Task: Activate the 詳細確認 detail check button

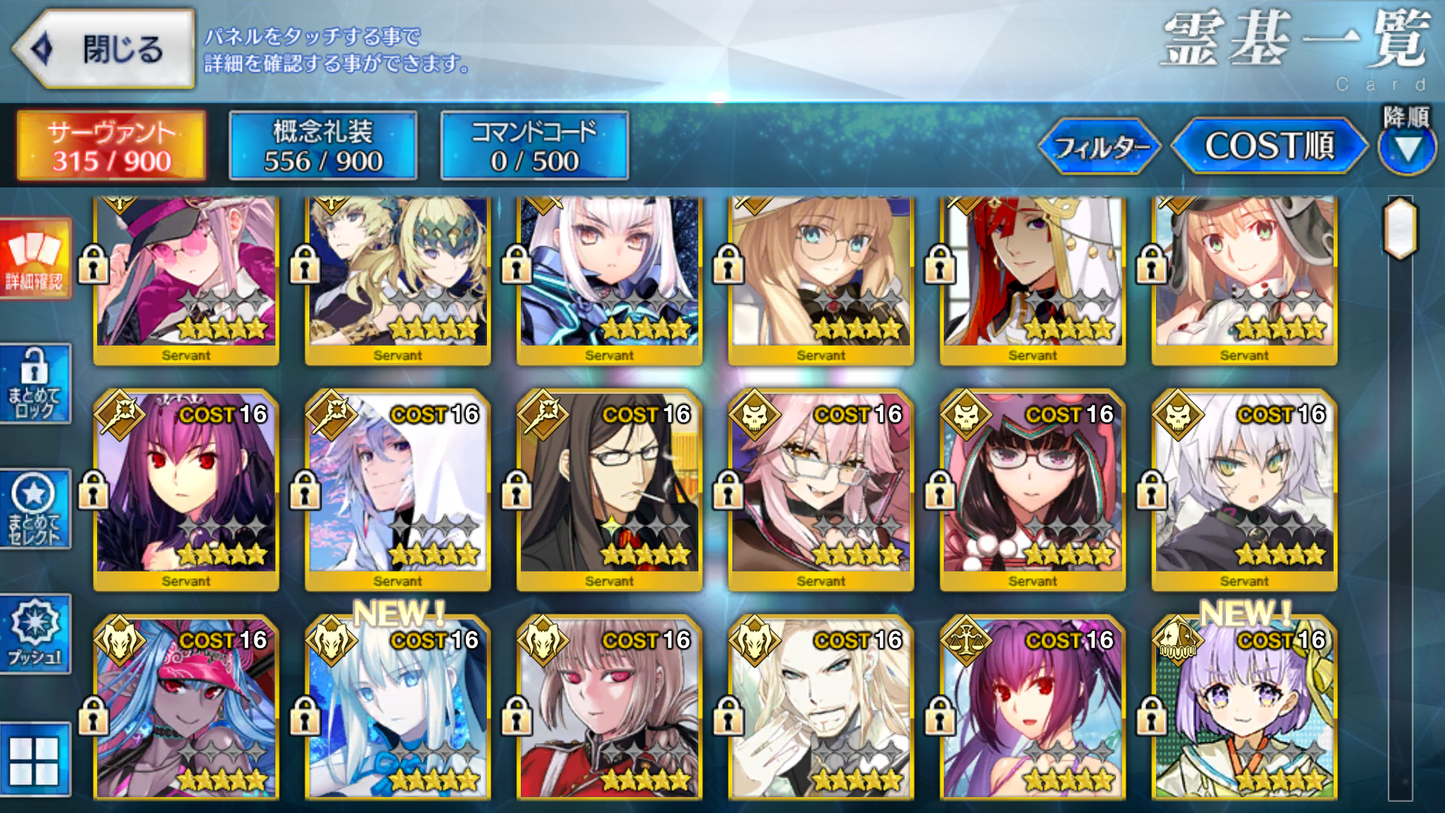Action: tap(35, 259)
